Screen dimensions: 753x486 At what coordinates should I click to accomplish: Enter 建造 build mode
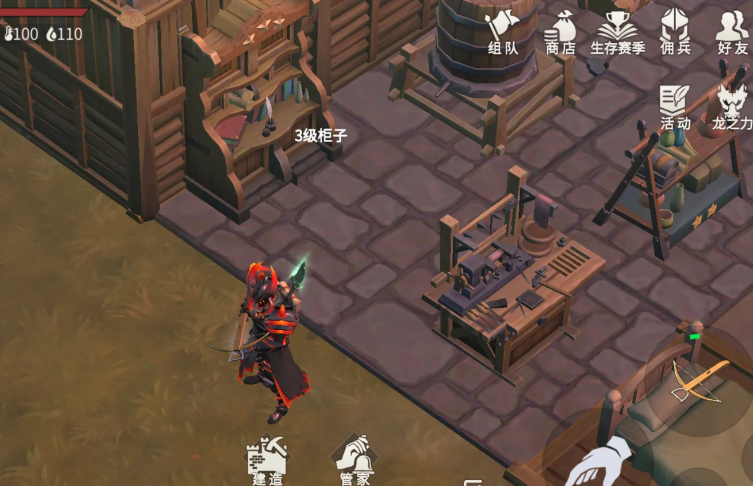coord(267,461)
